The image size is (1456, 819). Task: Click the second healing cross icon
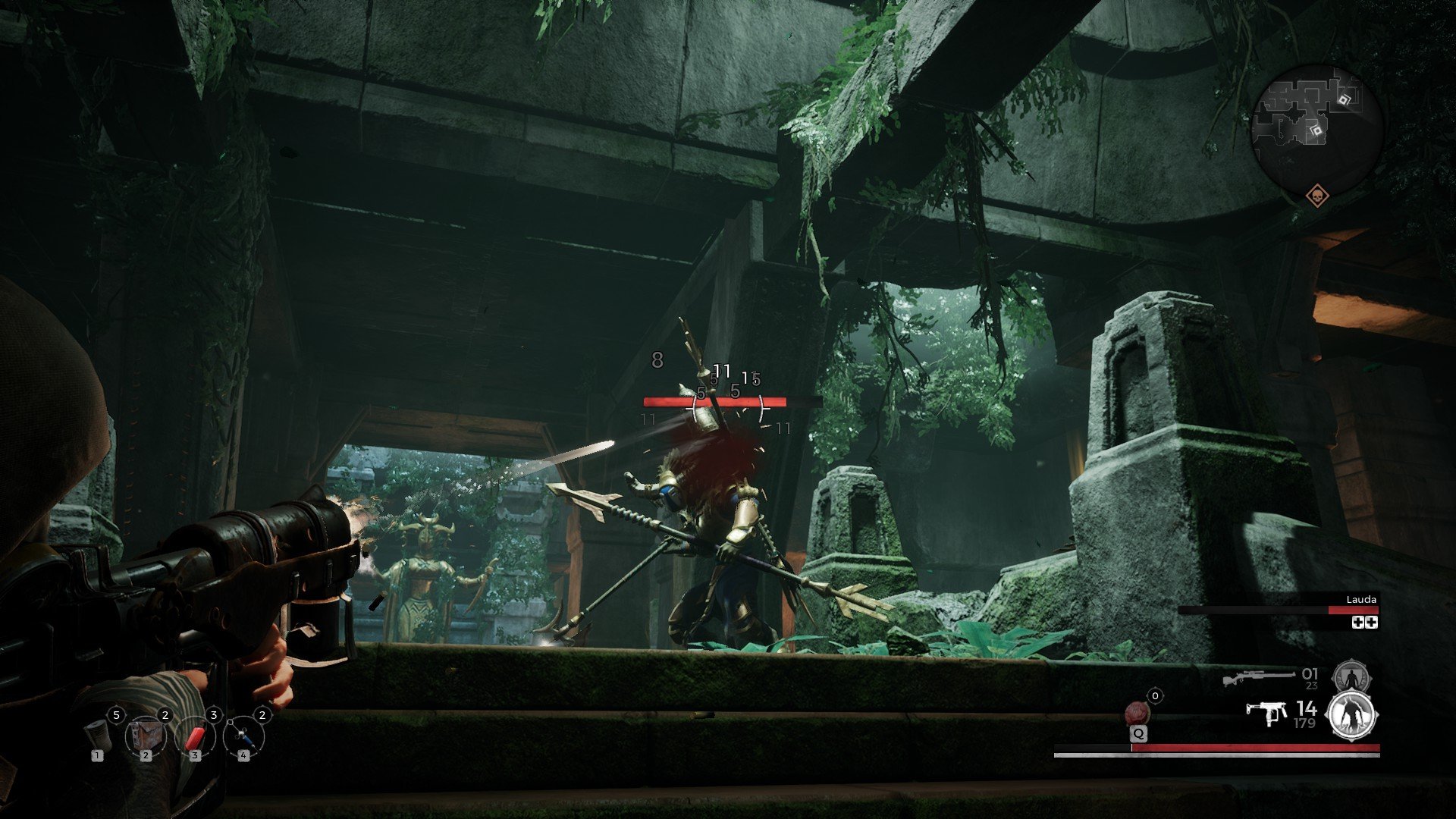coord(1372,623)
